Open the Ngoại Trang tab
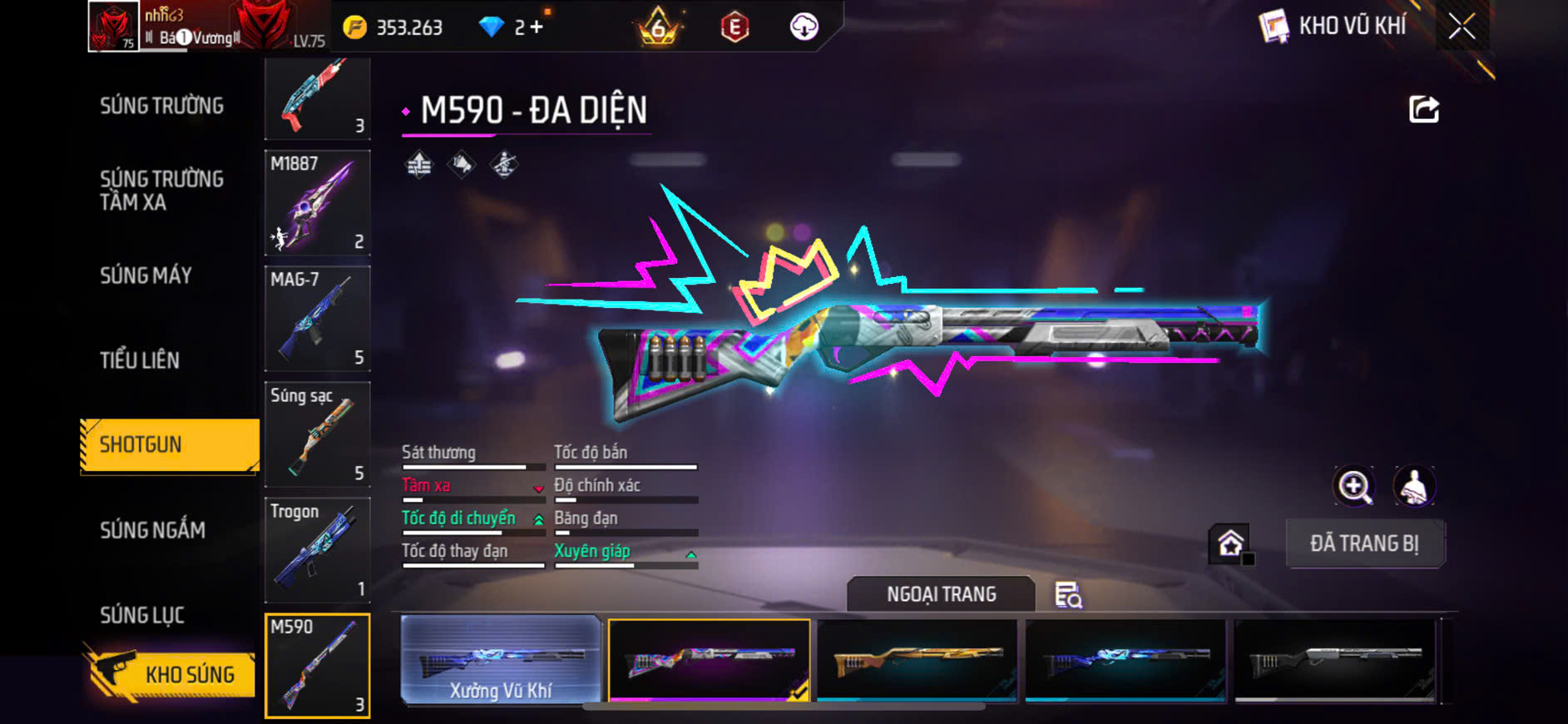The image size is (1568, 724). [941, 594]
